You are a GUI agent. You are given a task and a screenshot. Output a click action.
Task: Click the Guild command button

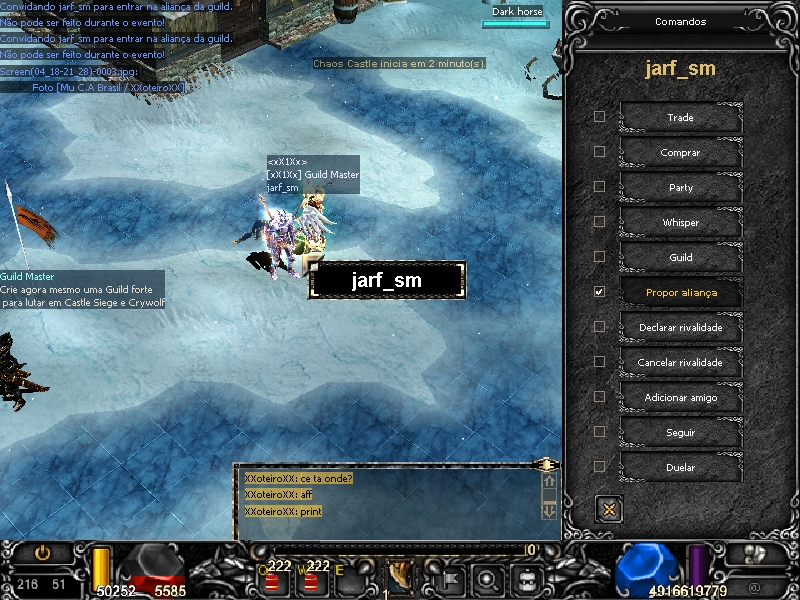pos(680,258)
